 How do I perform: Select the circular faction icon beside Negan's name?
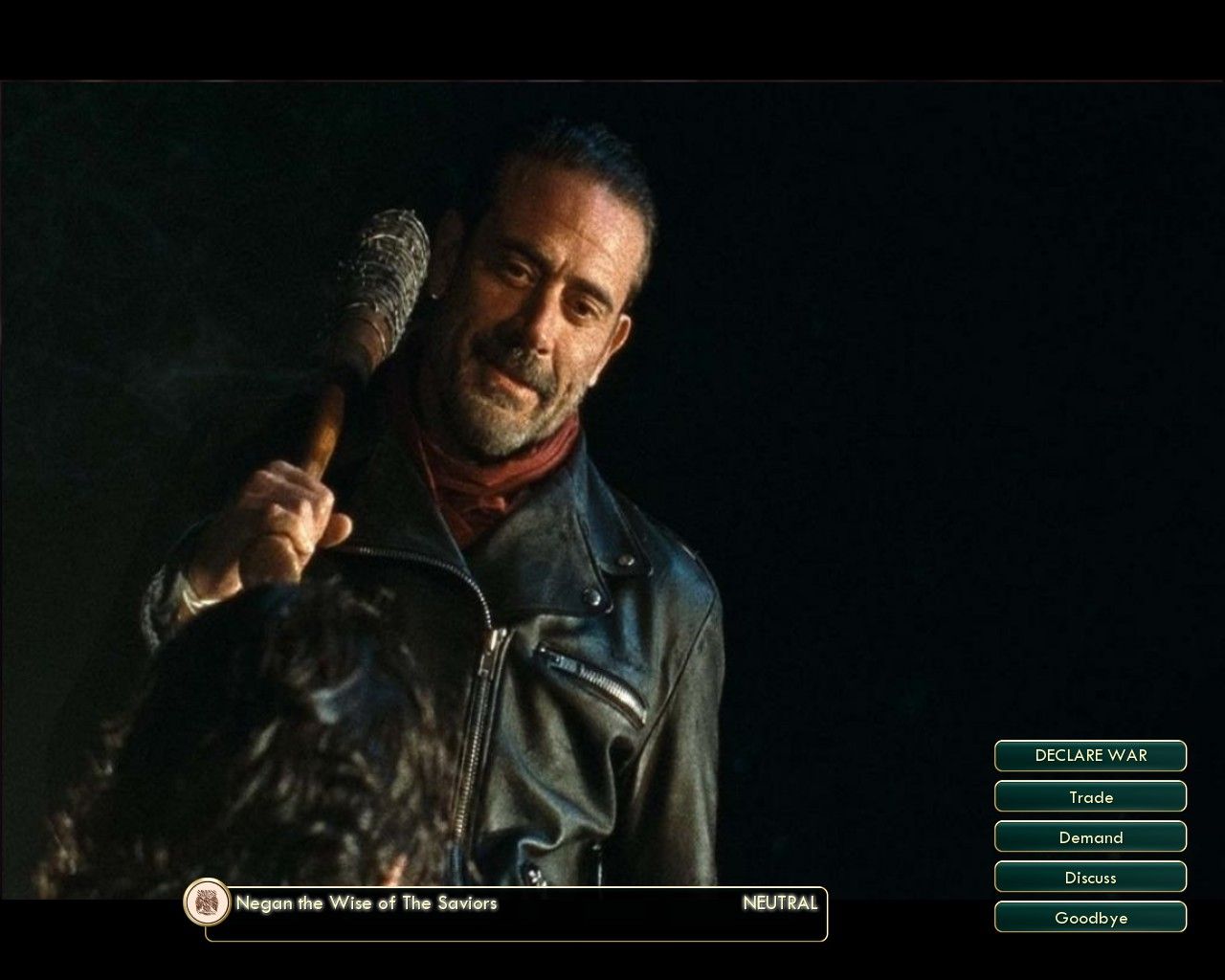pos(205,902)
